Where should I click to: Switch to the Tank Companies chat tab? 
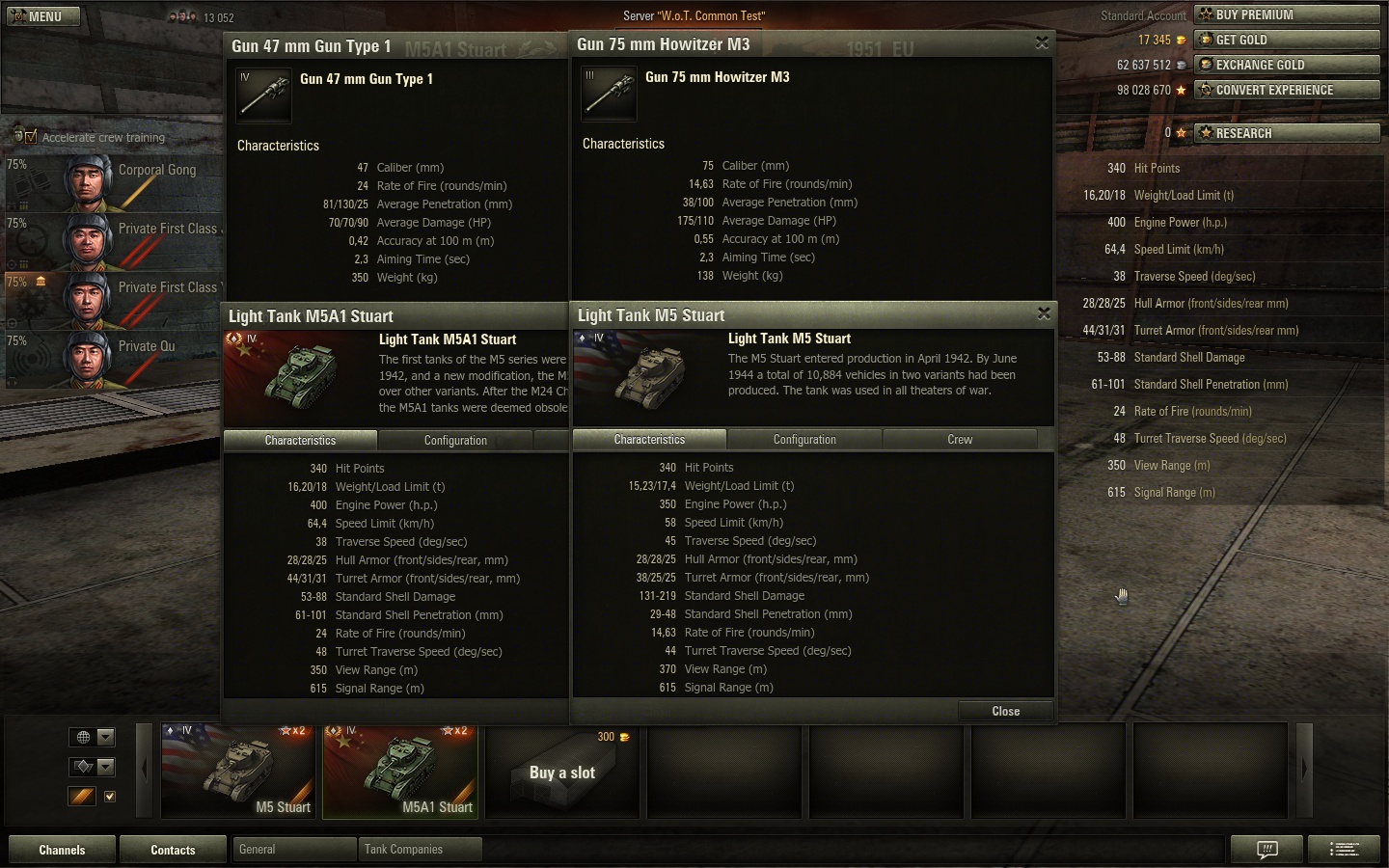[x=419, y=850]
